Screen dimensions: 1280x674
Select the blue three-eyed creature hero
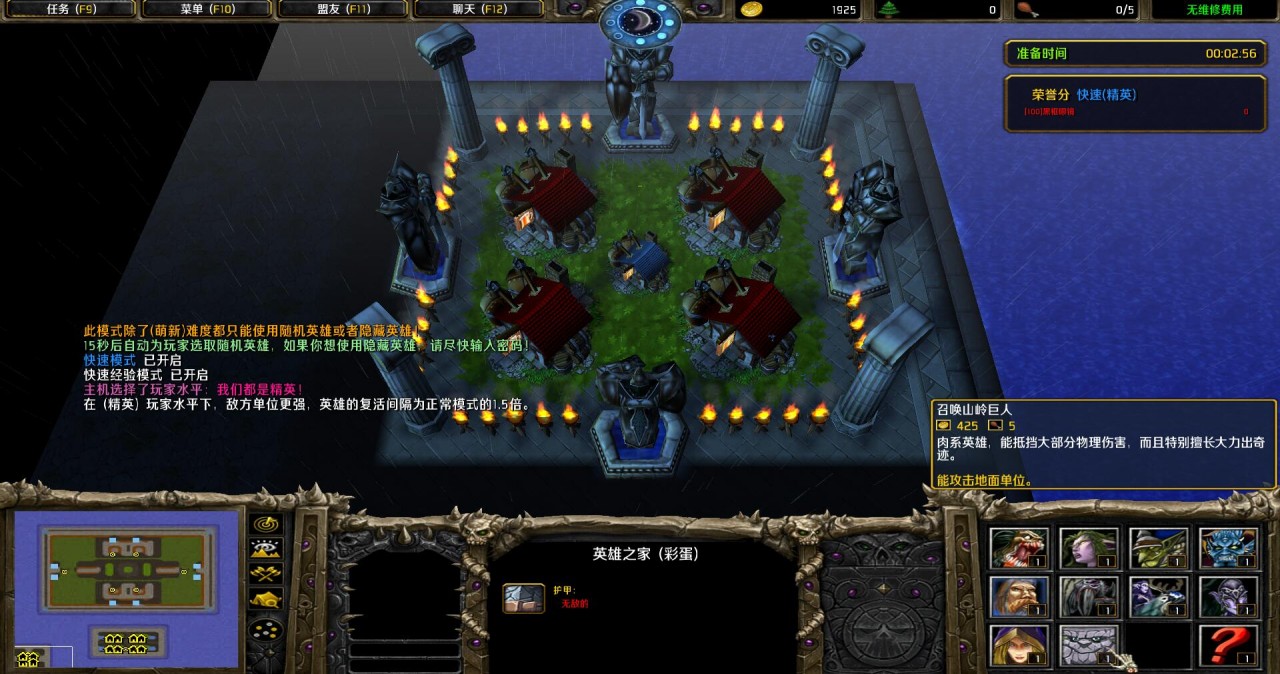click(x=1229, y=548)
